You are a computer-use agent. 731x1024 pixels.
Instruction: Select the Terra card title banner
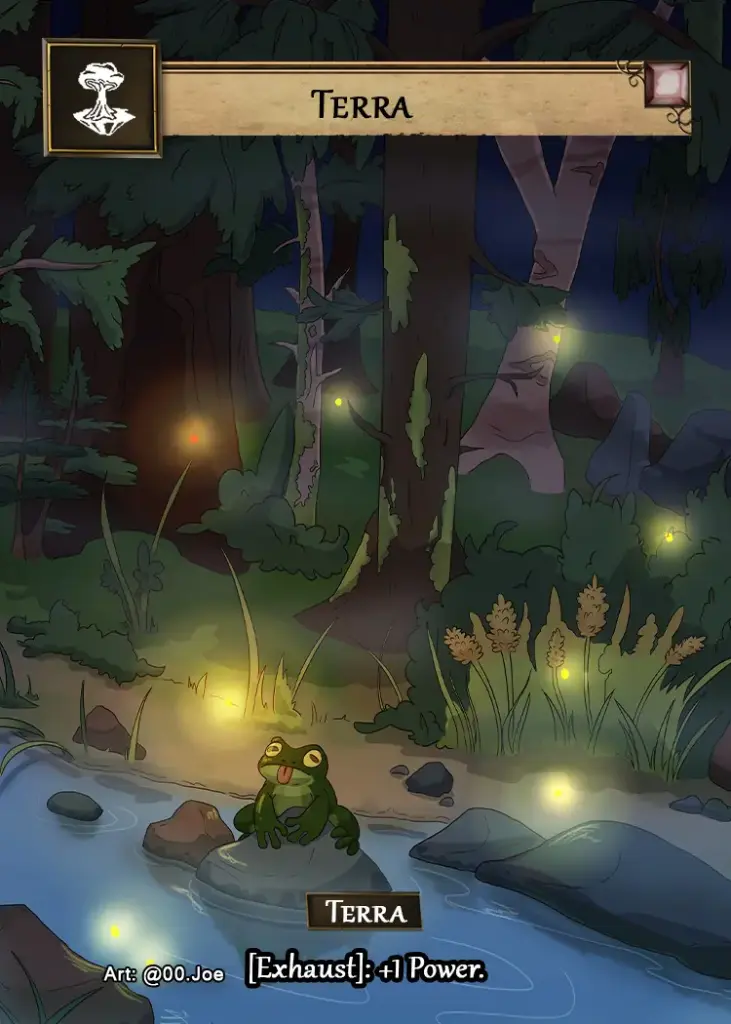(360, 103)
